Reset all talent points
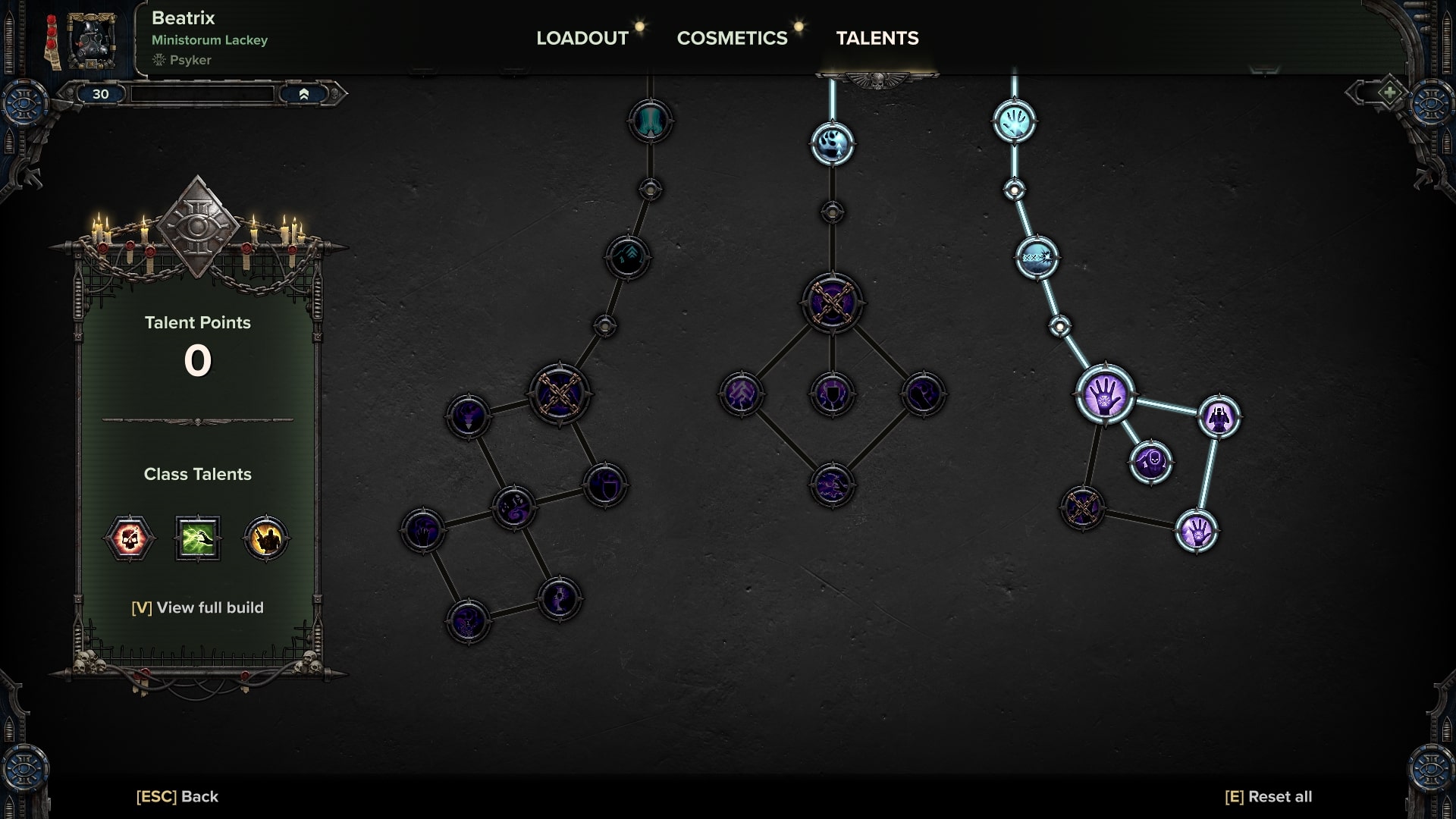Screen dimensions: 1456x819 (x=1268, y=796)
